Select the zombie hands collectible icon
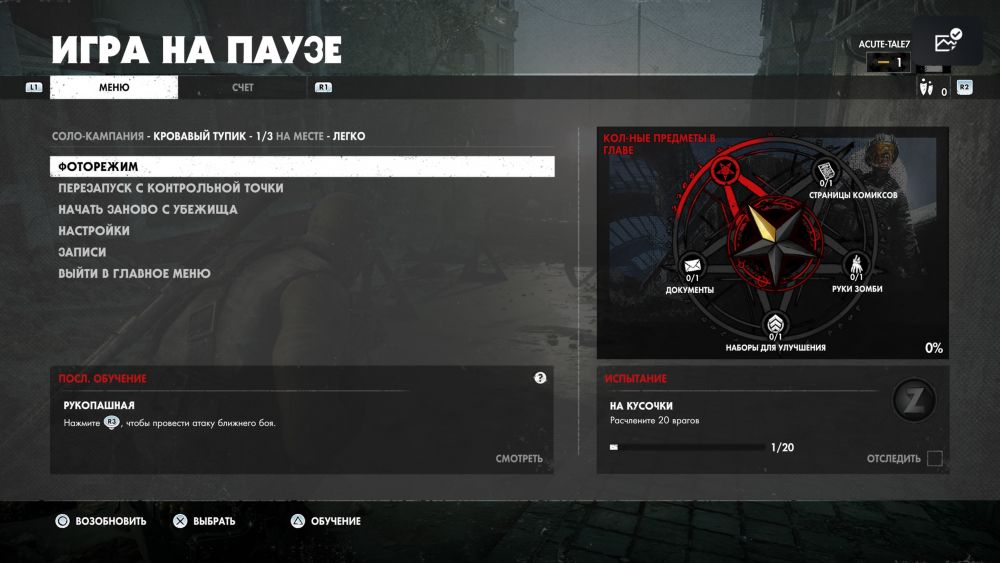 (857, 266)
